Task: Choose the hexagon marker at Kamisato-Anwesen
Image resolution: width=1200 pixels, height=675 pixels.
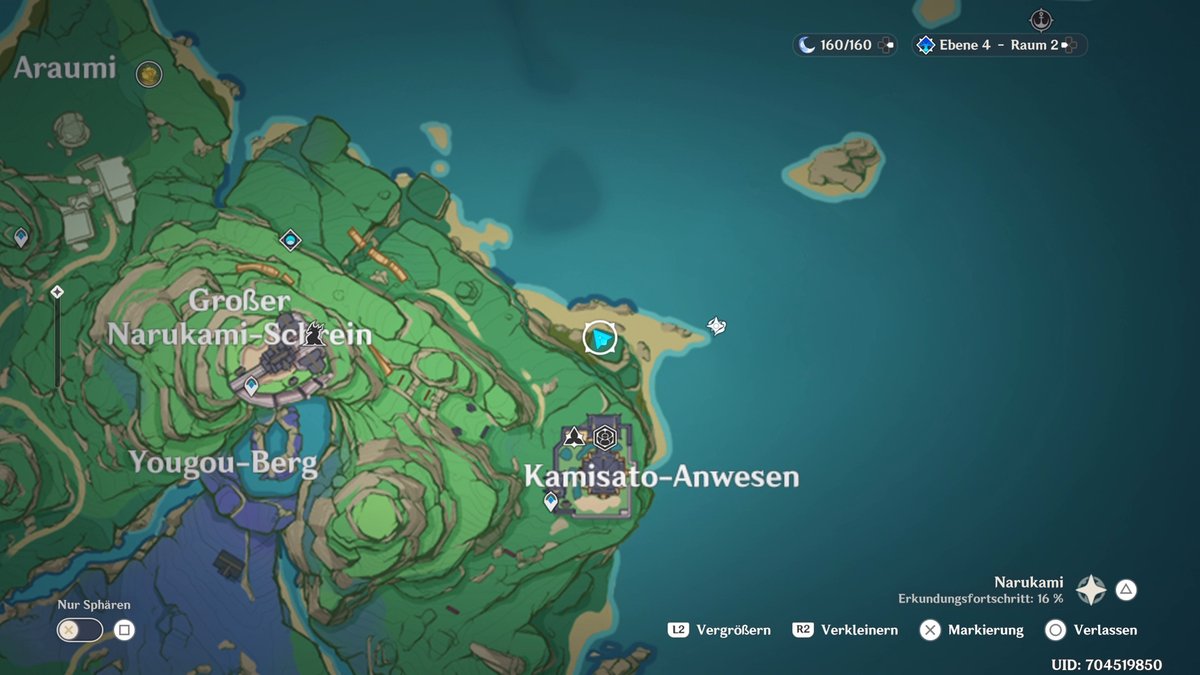Action: (604, 436)
